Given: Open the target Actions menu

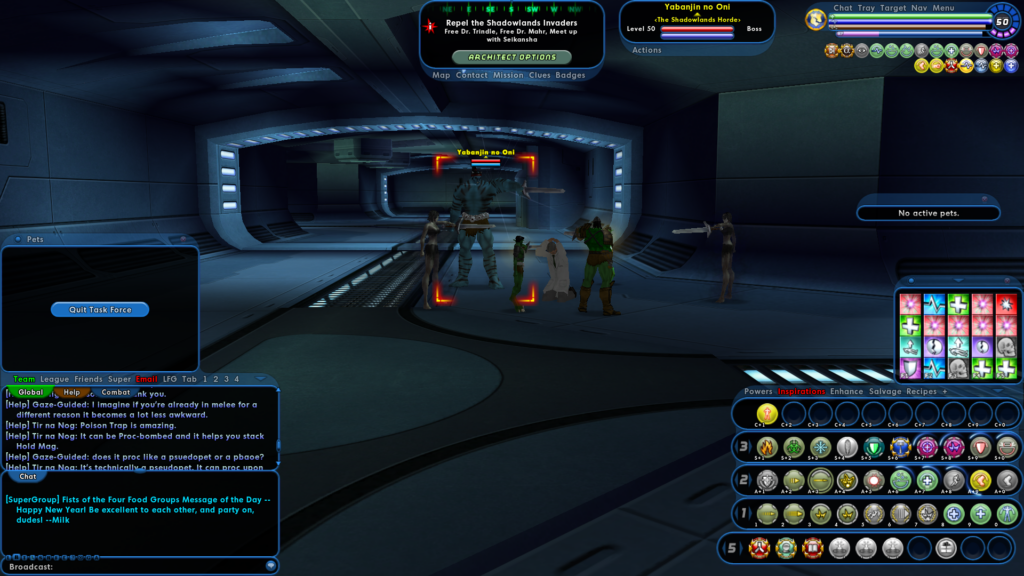Looking at the screenshot, I should (647, 50).
